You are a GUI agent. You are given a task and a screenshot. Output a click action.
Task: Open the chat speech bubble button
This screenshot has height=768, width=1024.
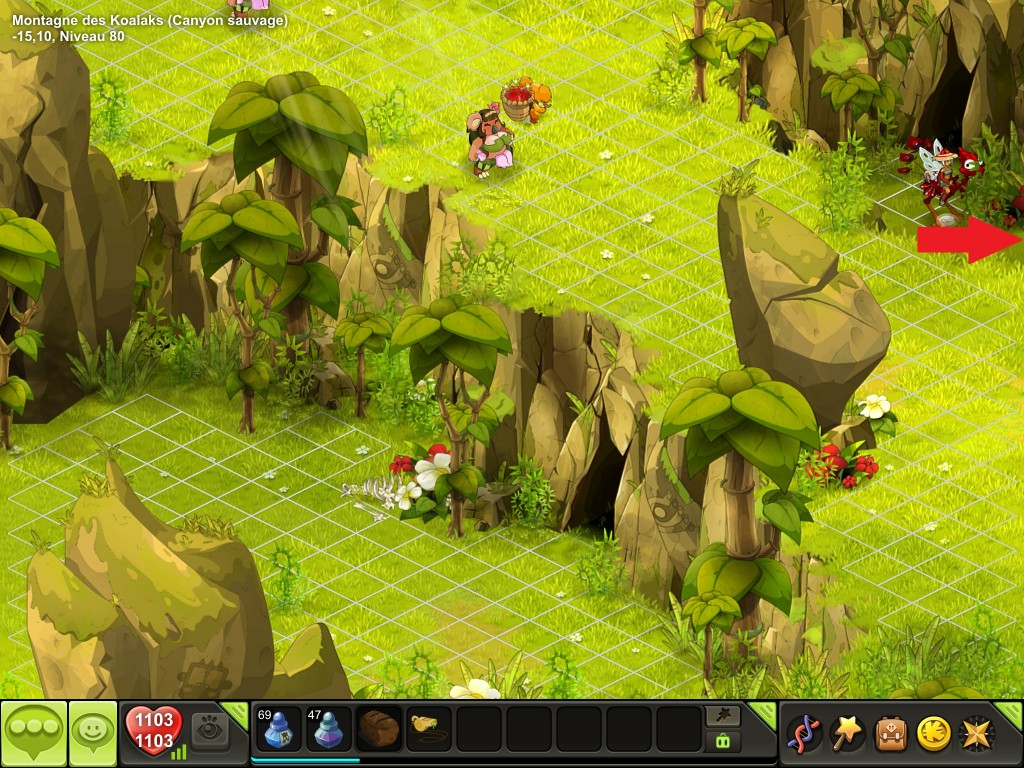pos(33,732)
